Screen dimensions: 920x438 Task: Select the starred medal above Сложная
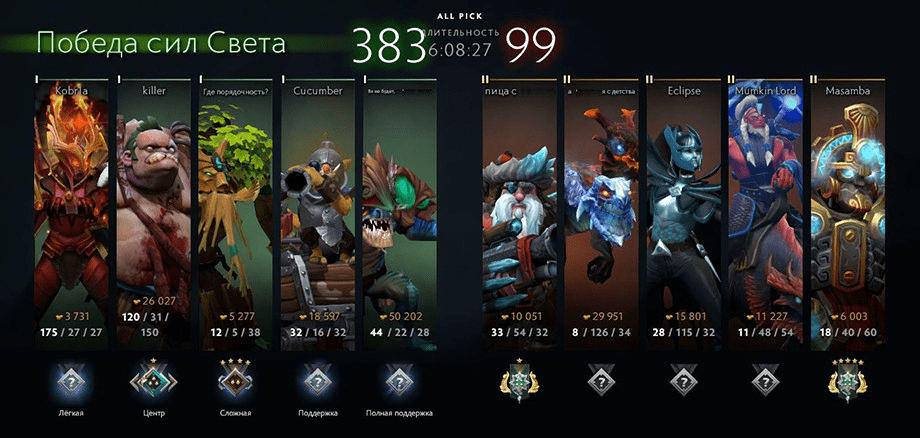pos(236,380)
